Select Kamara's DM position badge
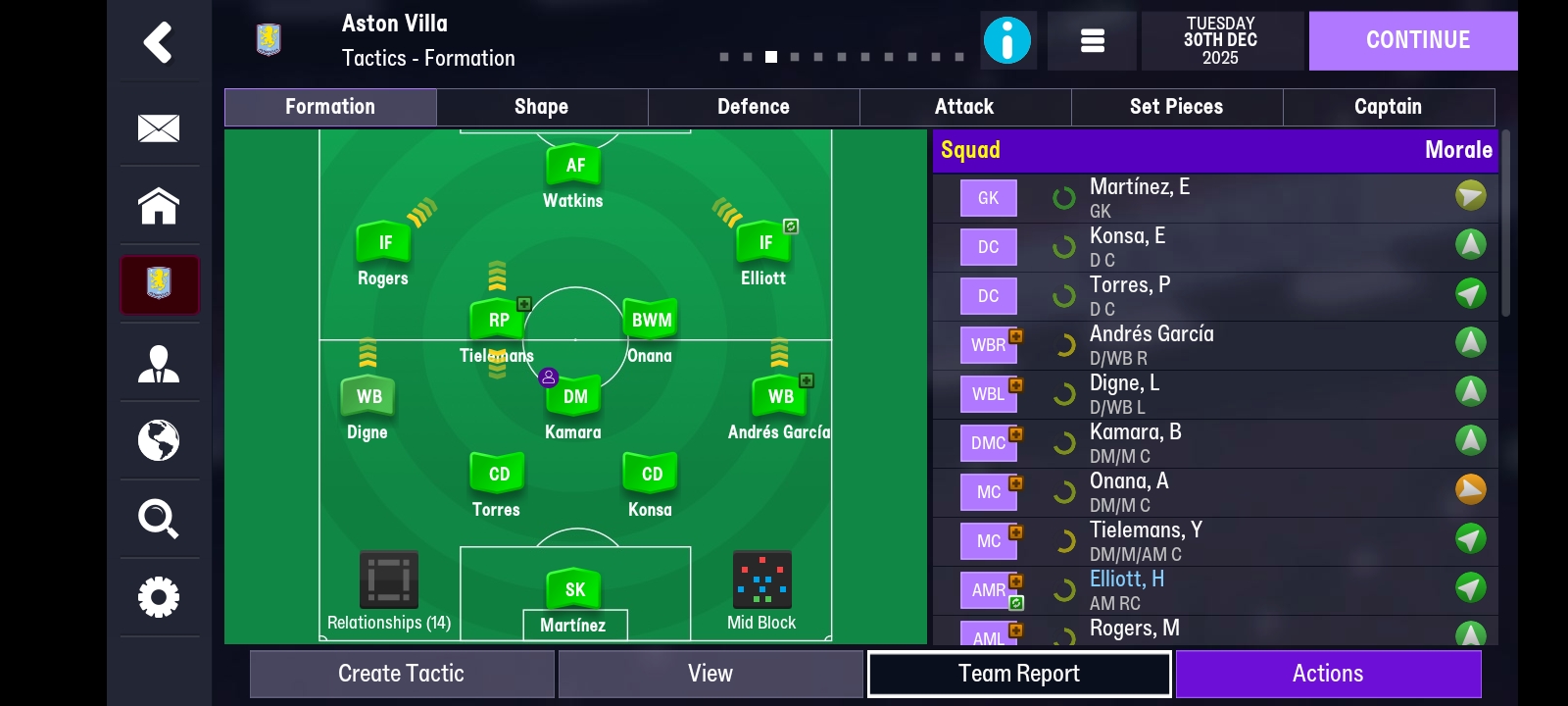Image resolution: width=1568 pixels, height=706 pixels. point(573,396)
